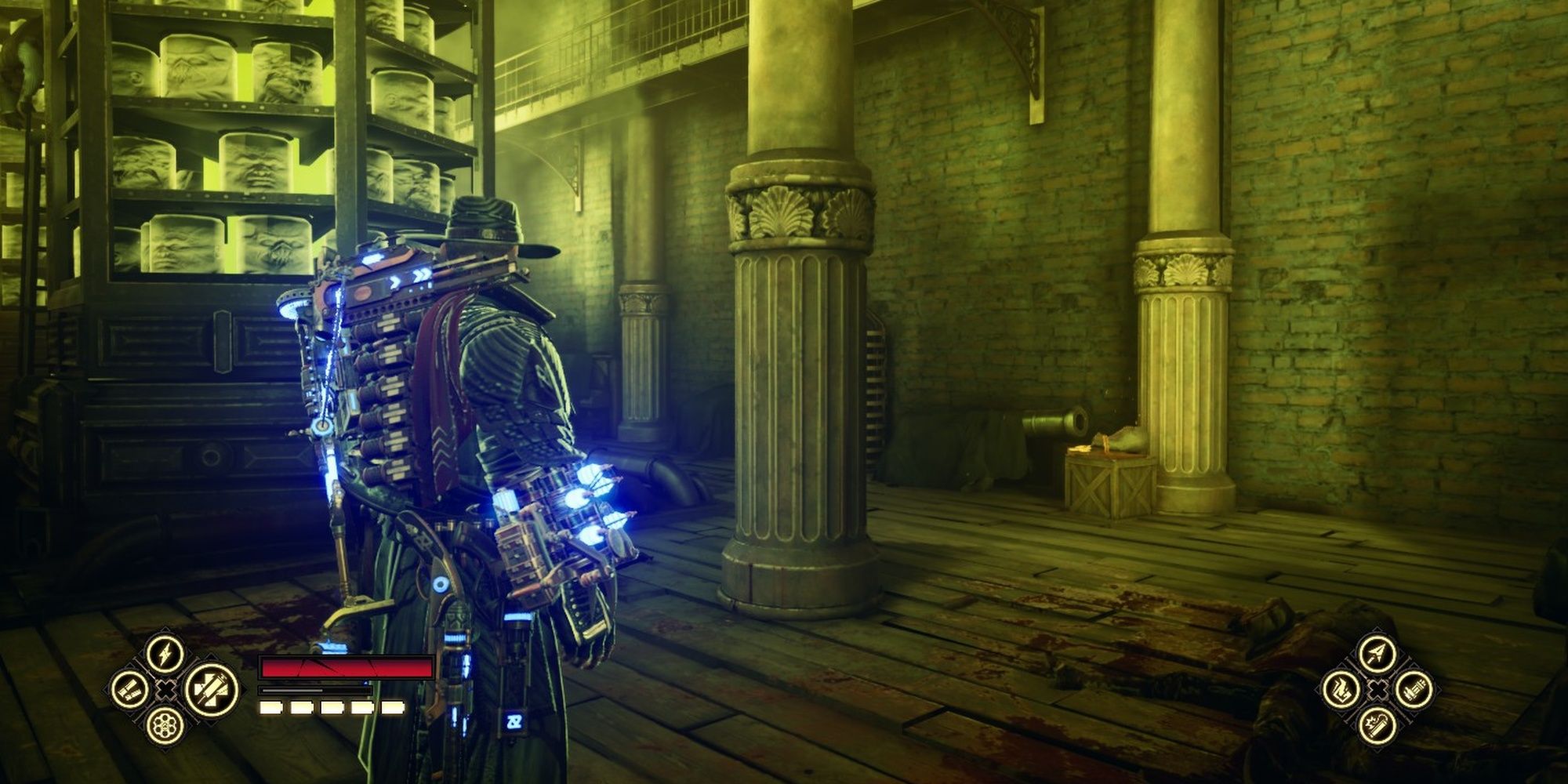Select the dynamite stick icon
Image resolution: width=1568 pixels, height=784 pixels.
[x=1377, y=727]
